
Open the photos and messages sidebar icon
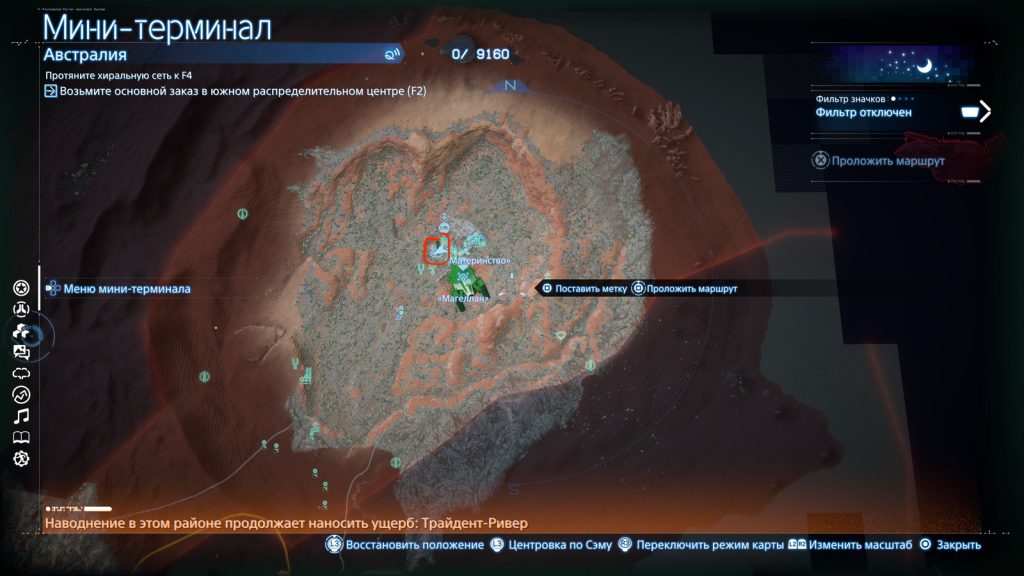click(x=20, y=352)
